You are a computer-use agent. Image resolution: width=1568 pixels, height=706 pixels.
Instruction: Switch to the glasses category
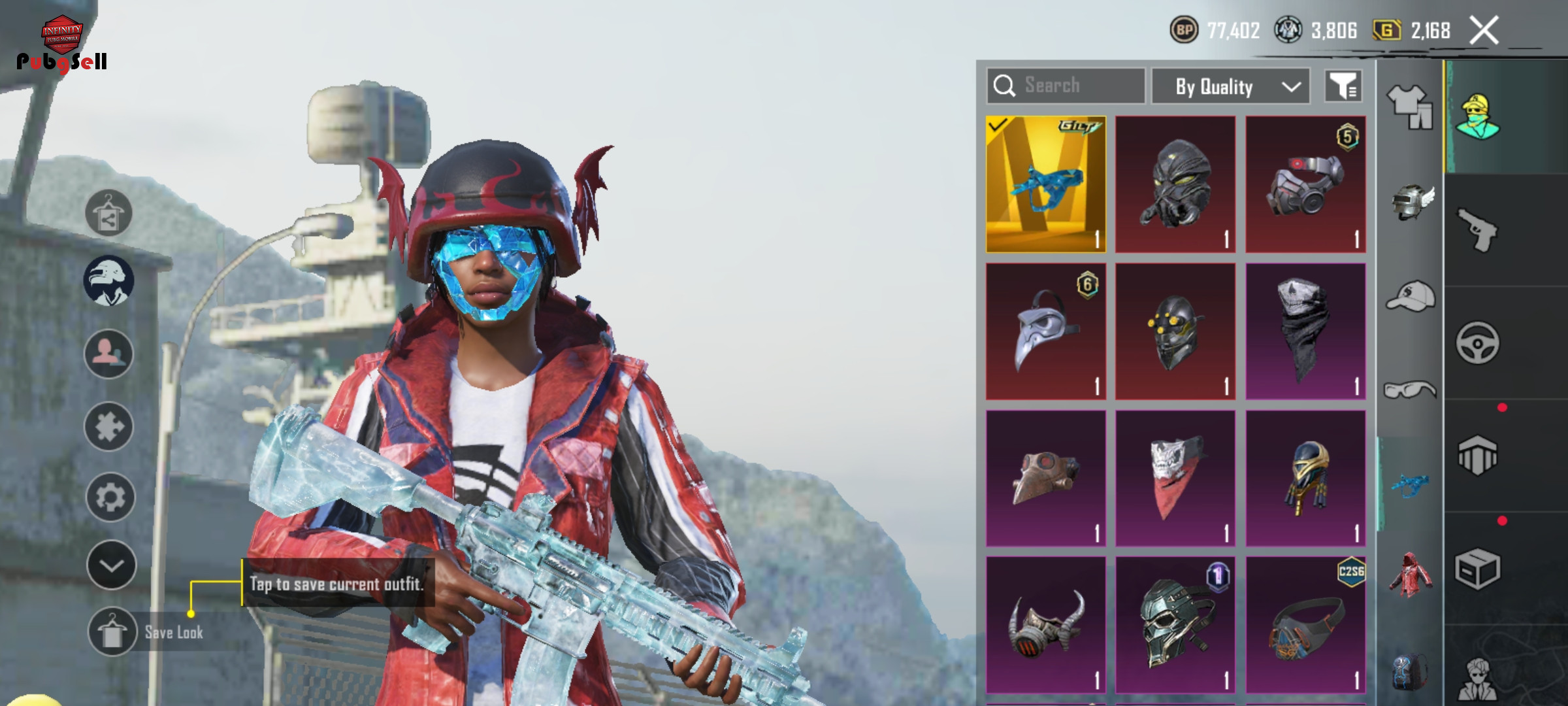click(1410, 390)
